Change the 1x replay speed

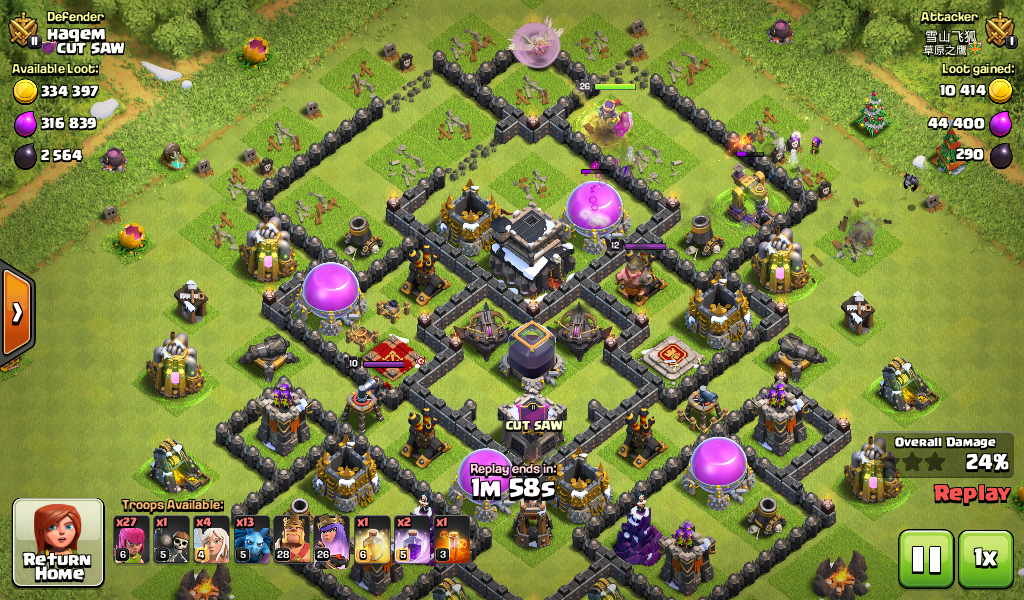985,557
